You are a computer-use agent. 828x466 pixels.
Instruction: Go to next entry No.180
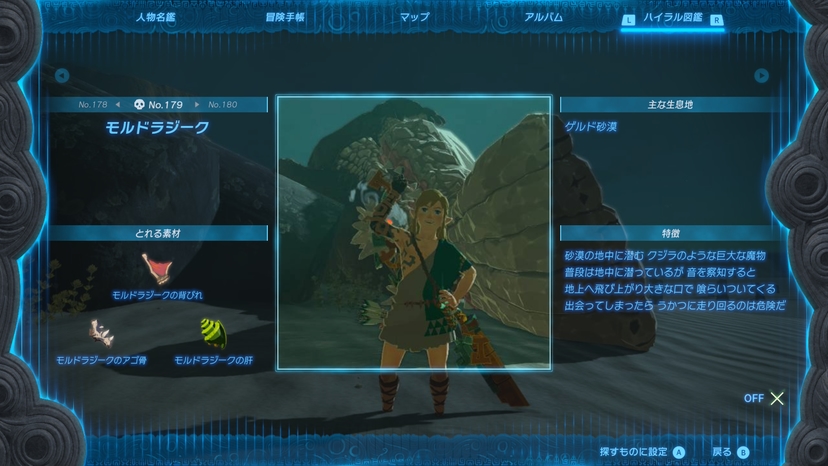(x=221, y=104)
